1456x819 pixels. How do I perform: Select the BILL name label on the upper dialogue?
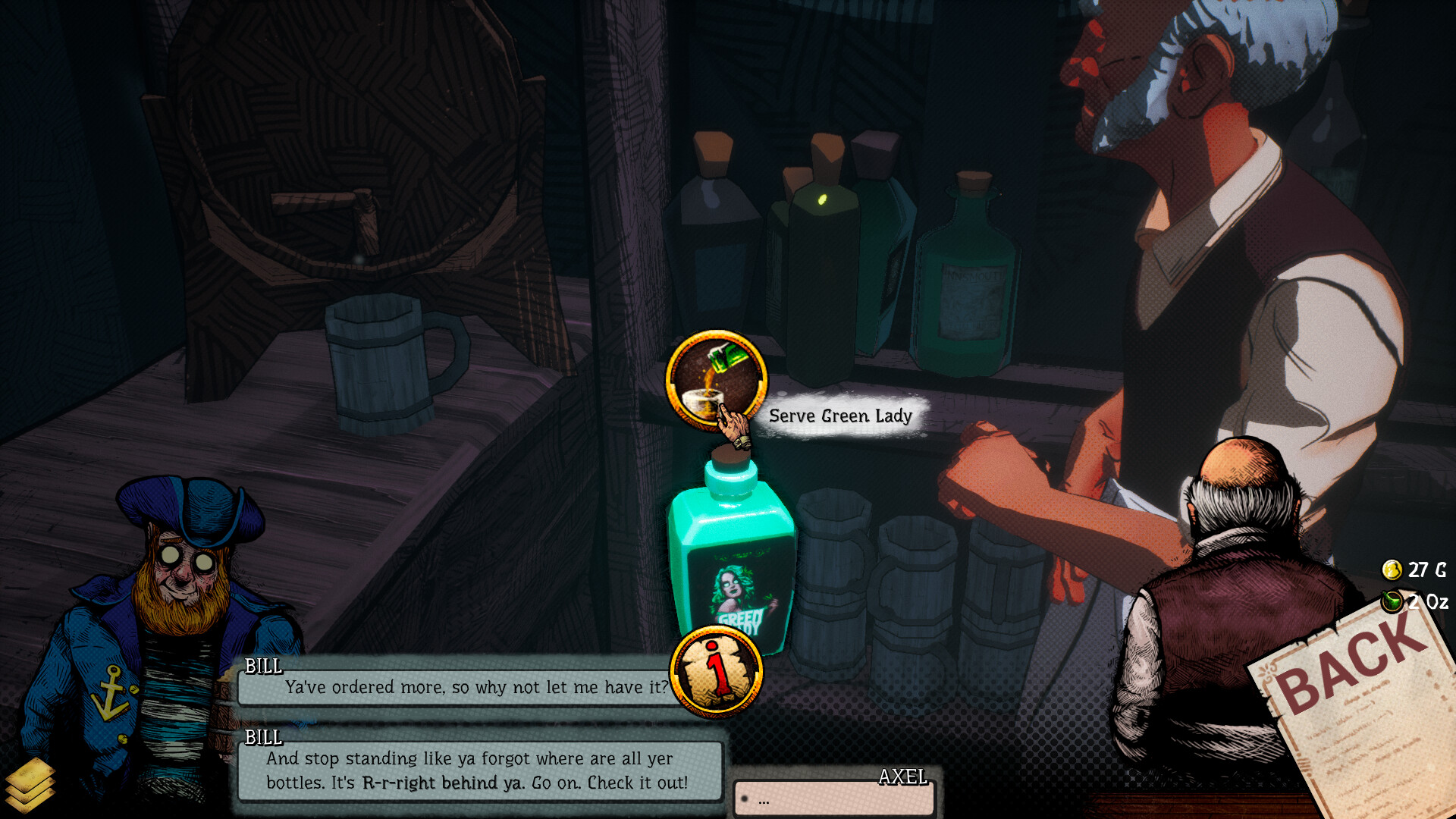click(x=264, y=668)
